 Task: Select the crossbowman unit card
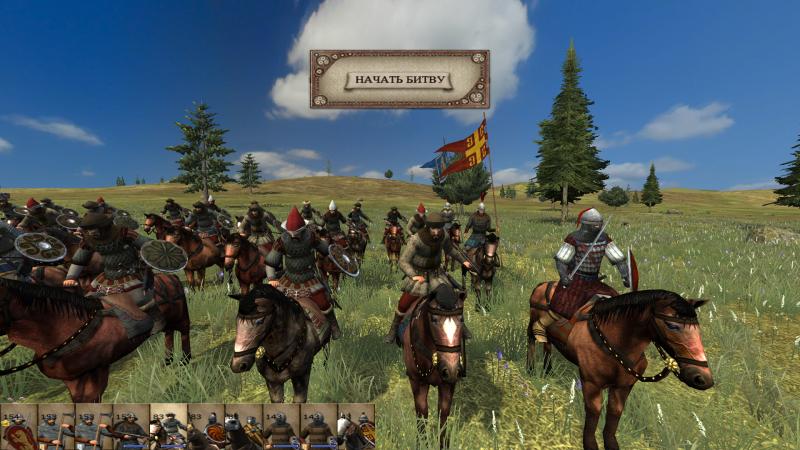[x=130, y=428]
